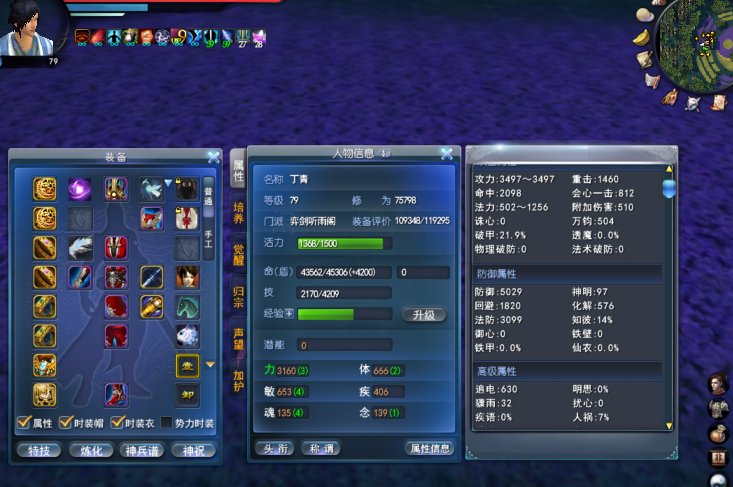Image resolution: width=733 pixels, height=487 pixels.
Task: Enable the 势力时装 faction fashion checkbox
Action: [x=166, y=424]
